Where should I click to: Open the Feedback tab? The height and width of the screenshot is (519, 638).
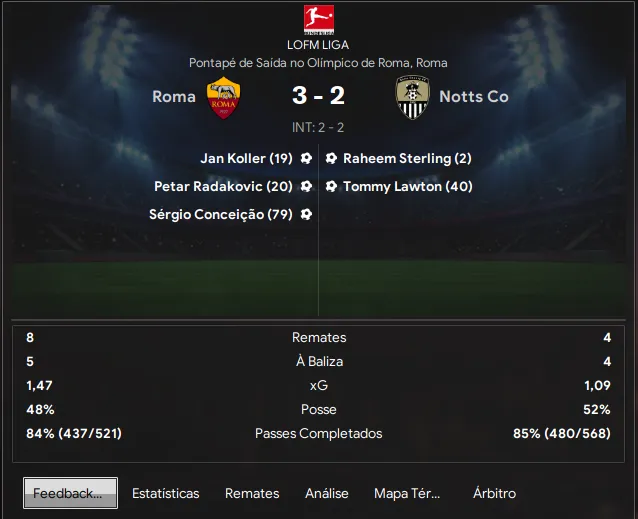(70, 493)
